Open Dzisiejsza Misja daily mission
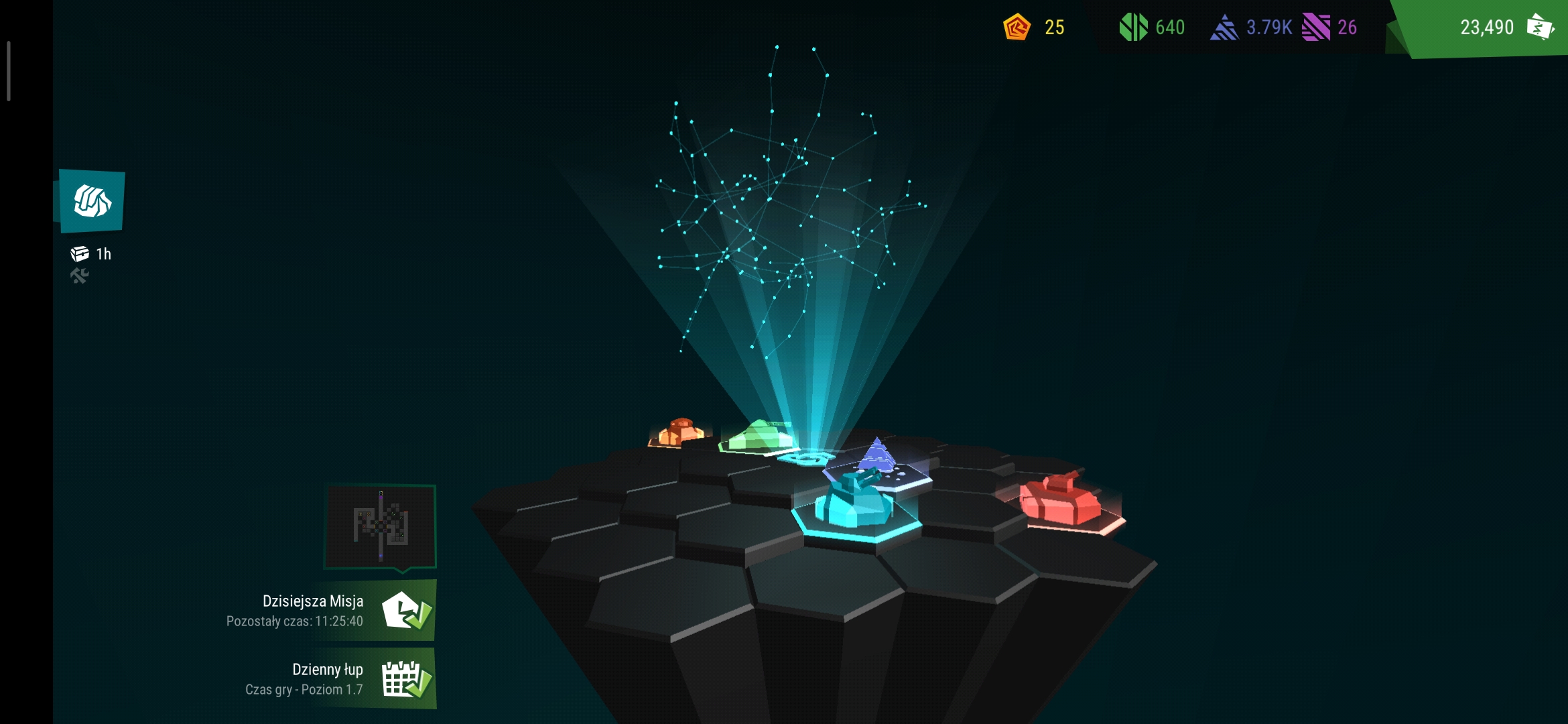Image resolution: width=1568 pixels, height=724 pixels. [x=406, y=611]
